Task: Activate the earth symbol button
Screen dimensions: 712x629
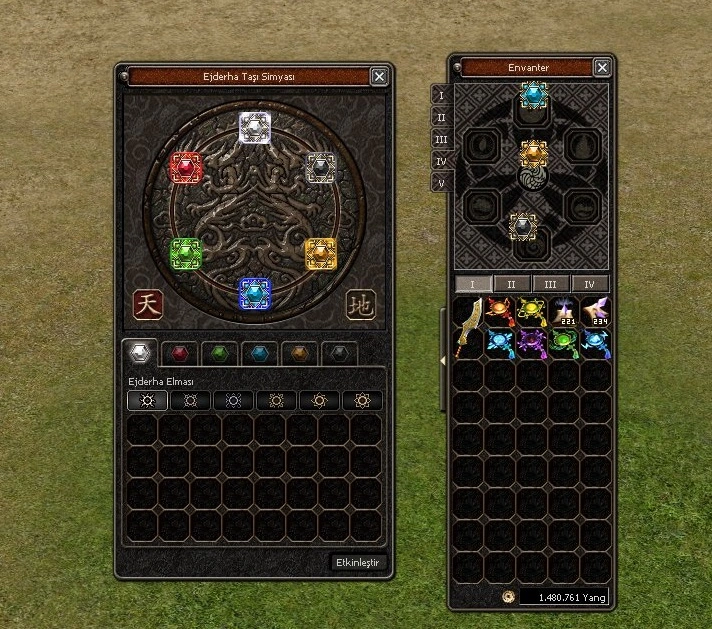Action: pyautogui.click(x=361, y=305)
